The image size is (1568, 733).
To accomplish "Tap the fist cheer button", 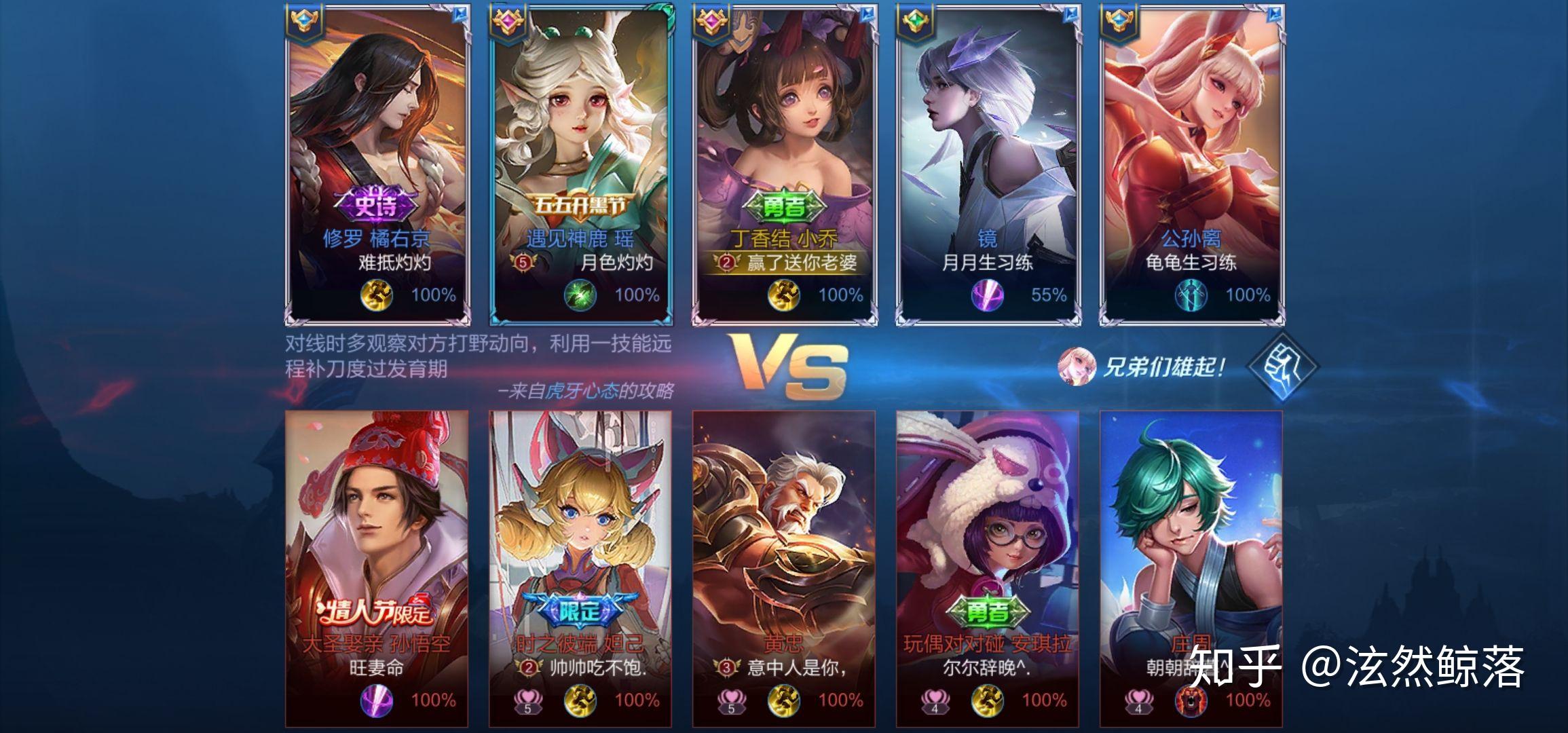I will point(1282,366).
